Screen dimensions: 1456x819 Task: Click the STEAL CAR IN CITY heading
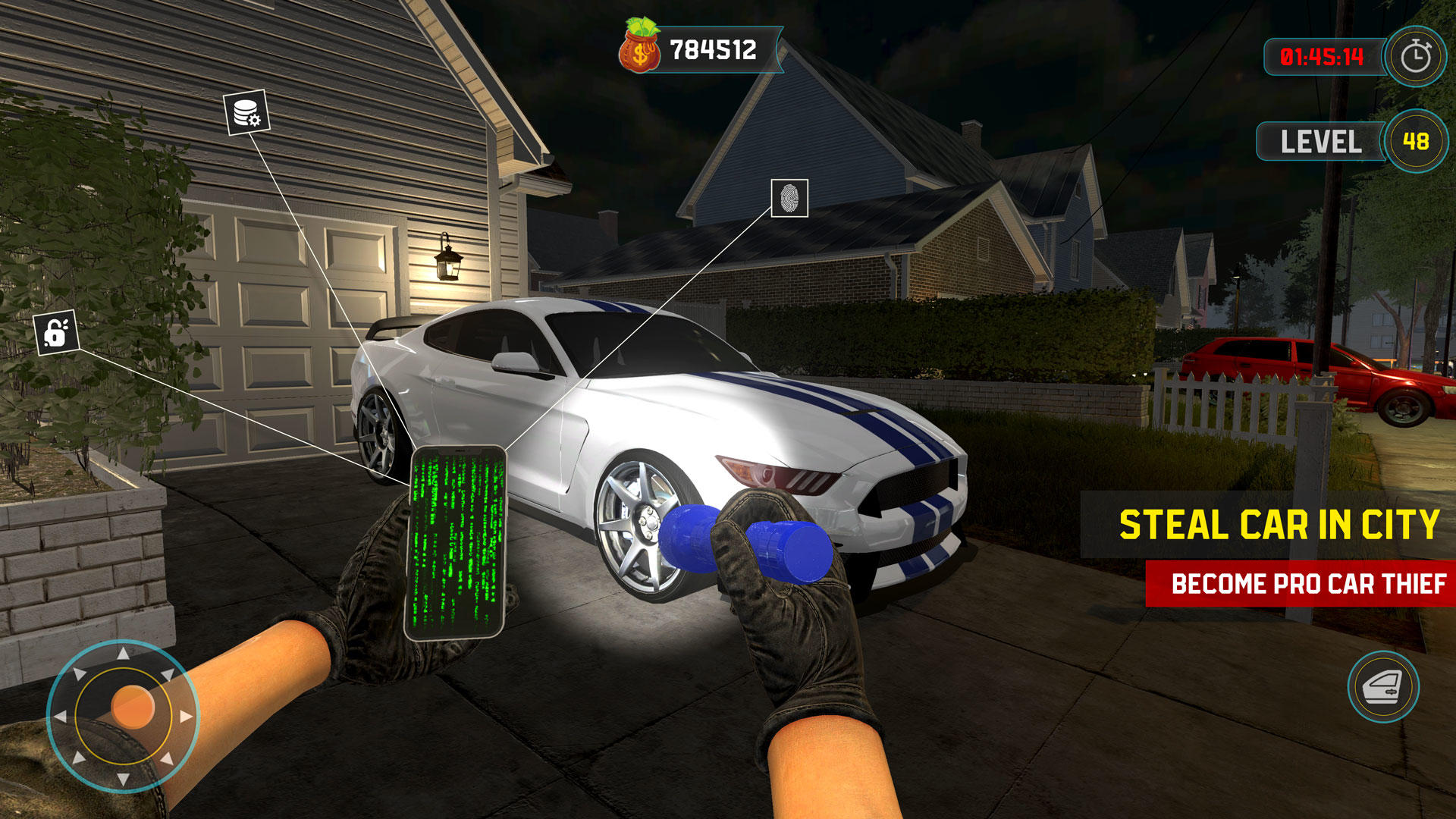point(1279,523)
